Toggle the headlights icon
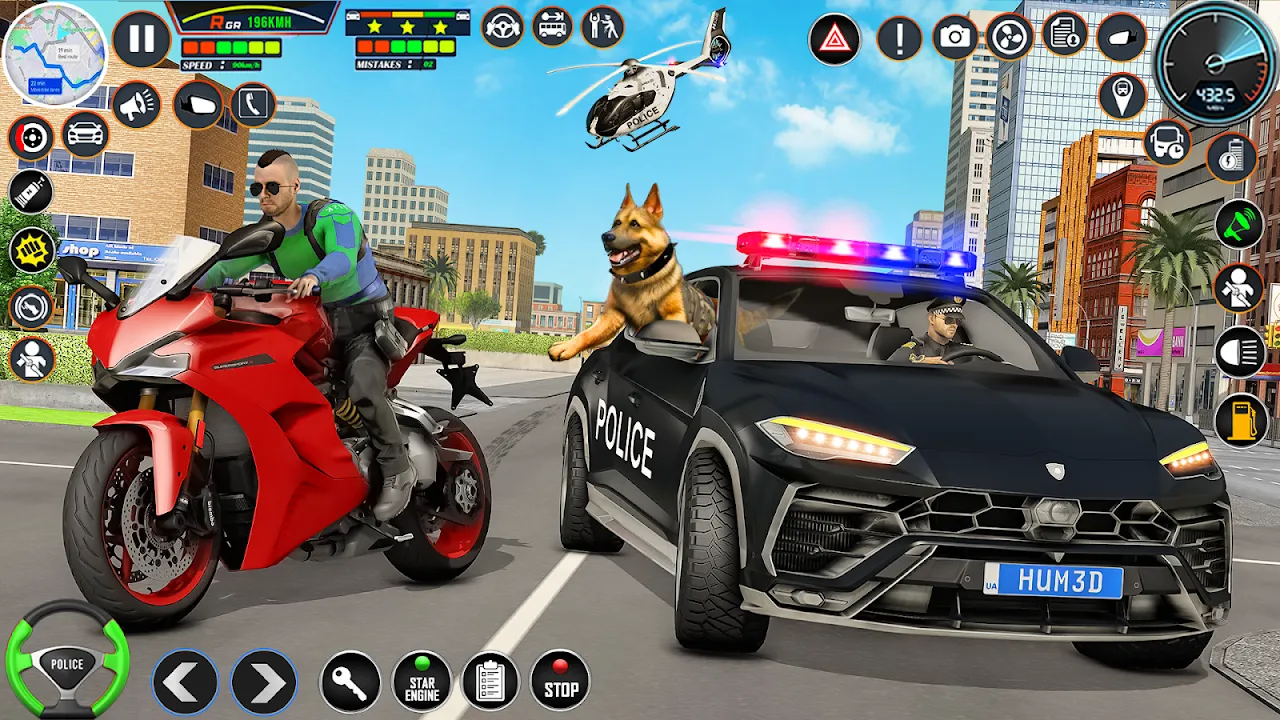Image resolution: width=1280 pixels, height=720 pixels. click(x=1240, y=352)
